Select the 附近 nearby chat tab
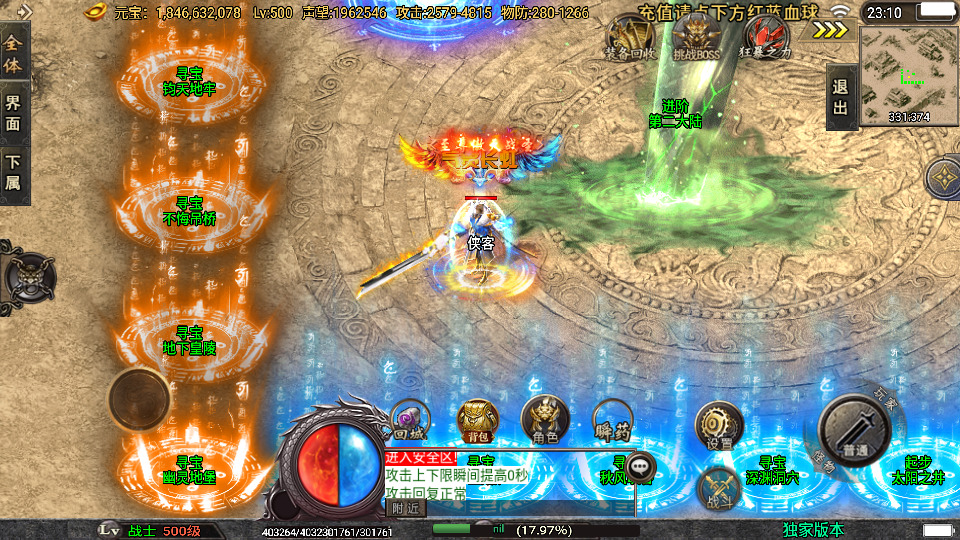 pyautogui.click(x=405, y=508)
